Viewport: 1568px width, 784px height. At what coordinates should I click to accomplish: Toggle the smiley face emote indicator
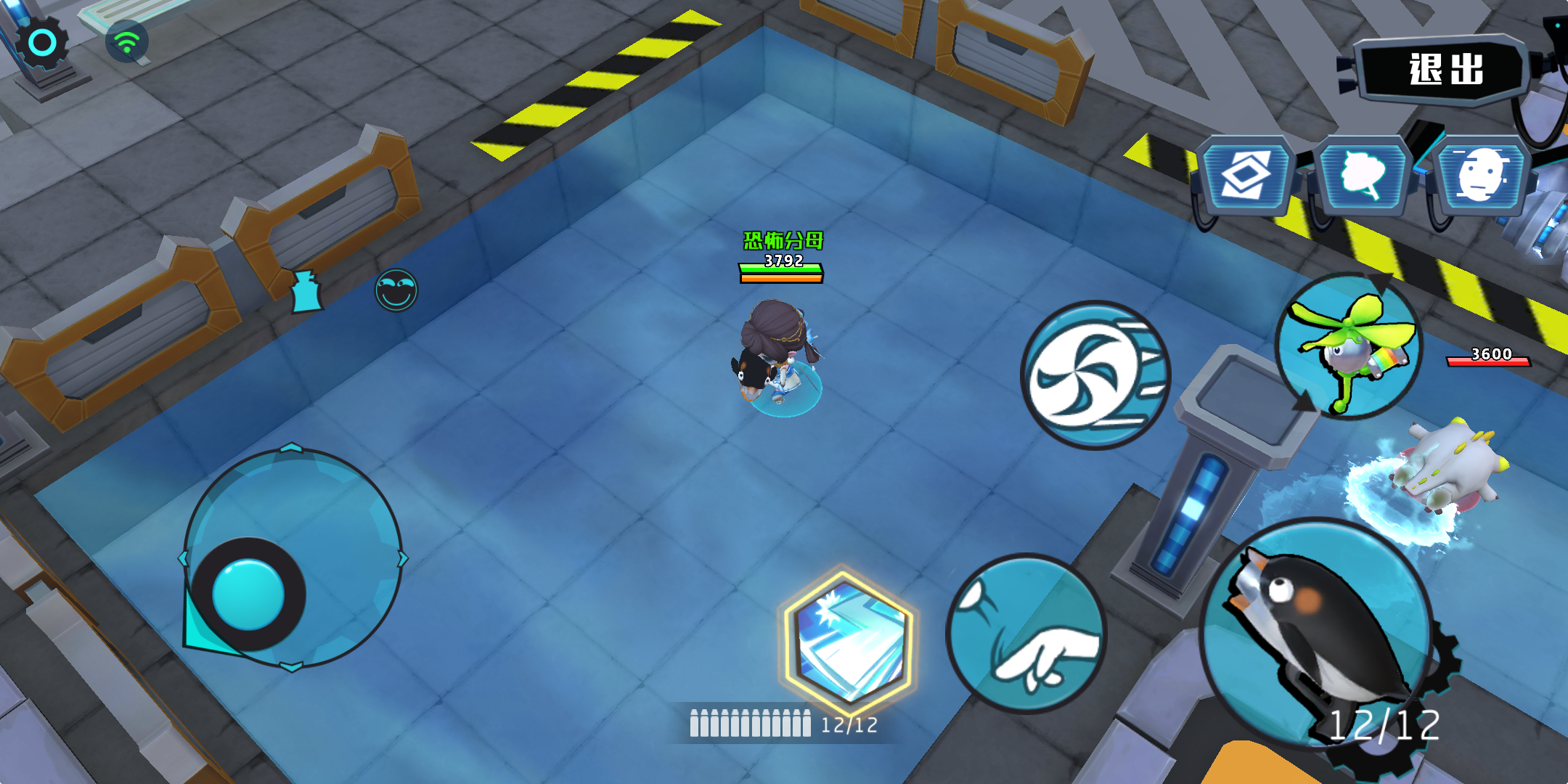point(396,290)
